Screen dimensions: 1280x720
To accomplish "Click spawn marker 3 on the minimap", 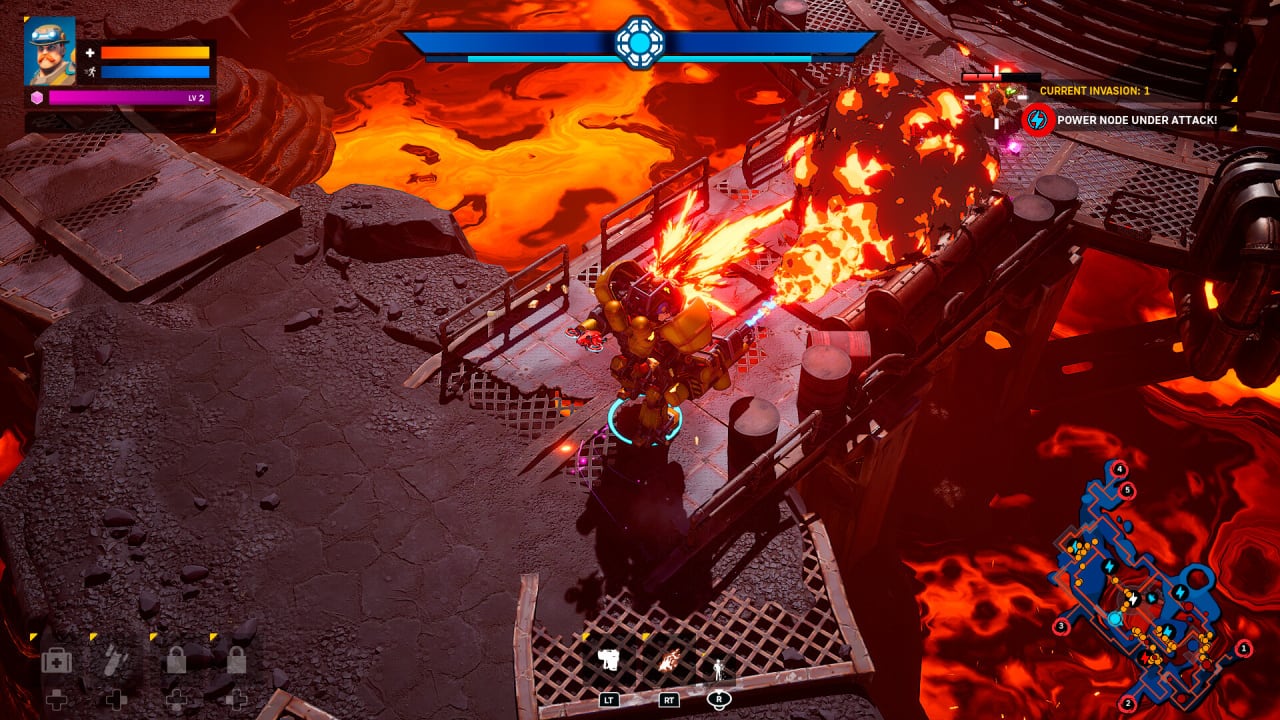I will point(1060,627).
